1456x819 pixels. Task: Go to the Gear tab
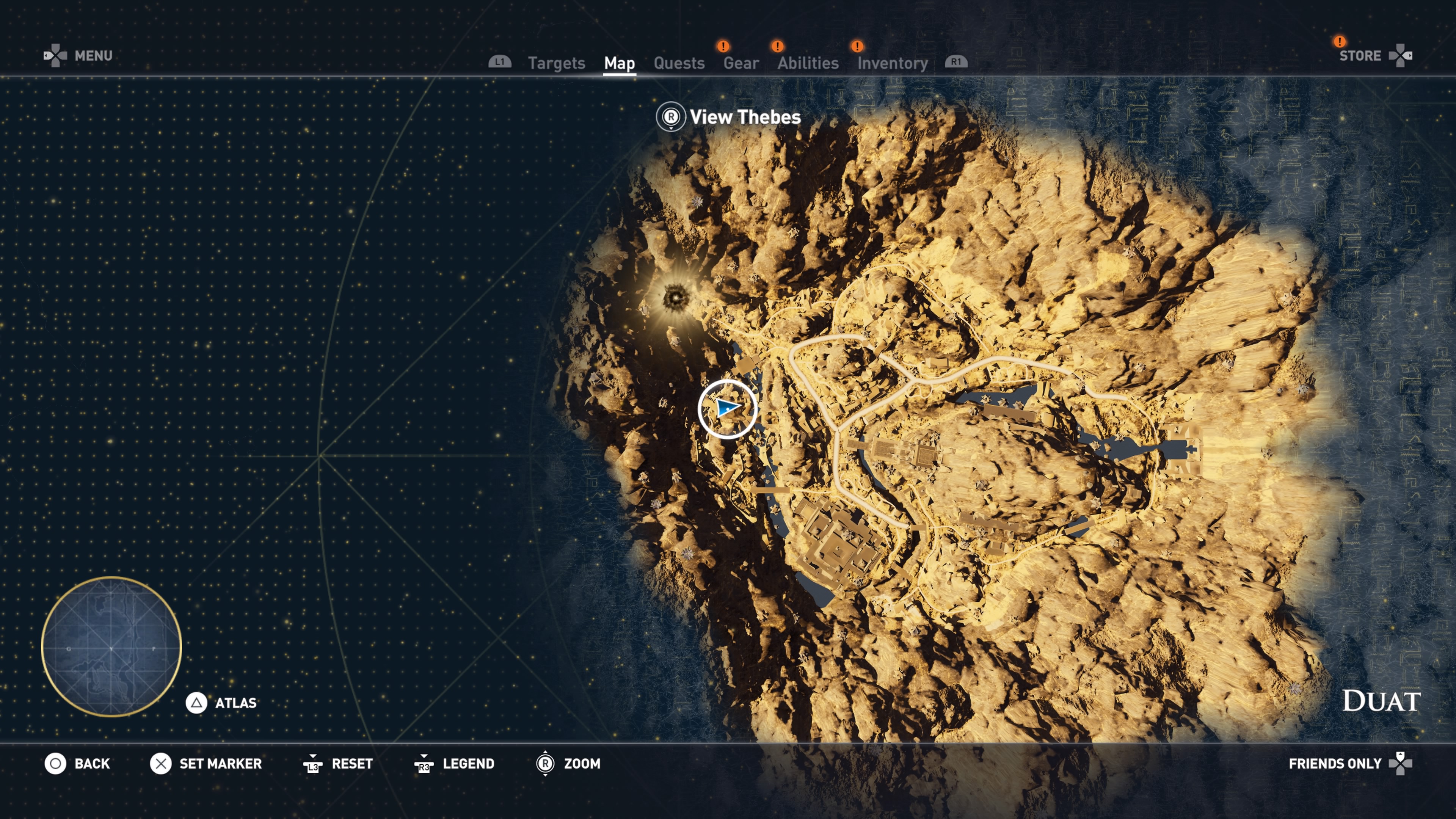pos(741,63)
